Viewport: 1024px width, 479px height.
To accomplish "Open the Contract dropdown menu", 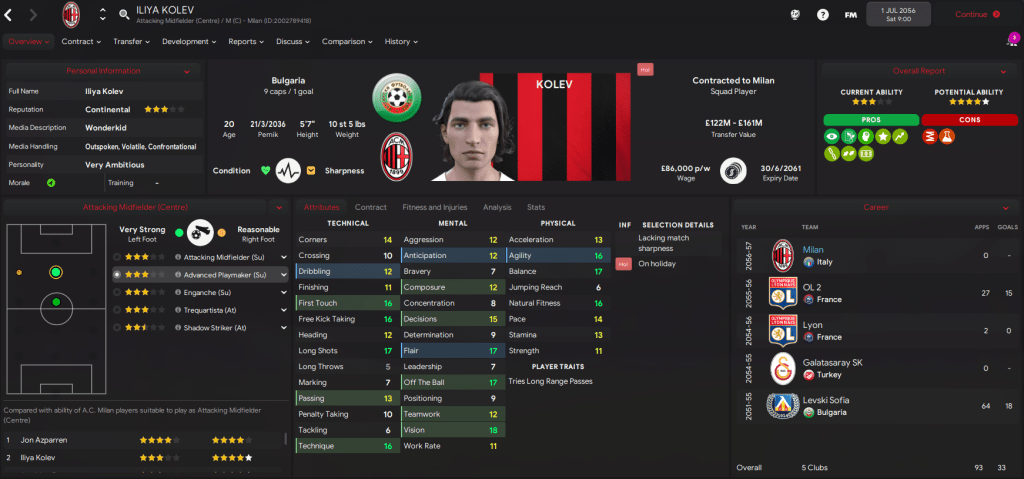I will tap(81, 42).
